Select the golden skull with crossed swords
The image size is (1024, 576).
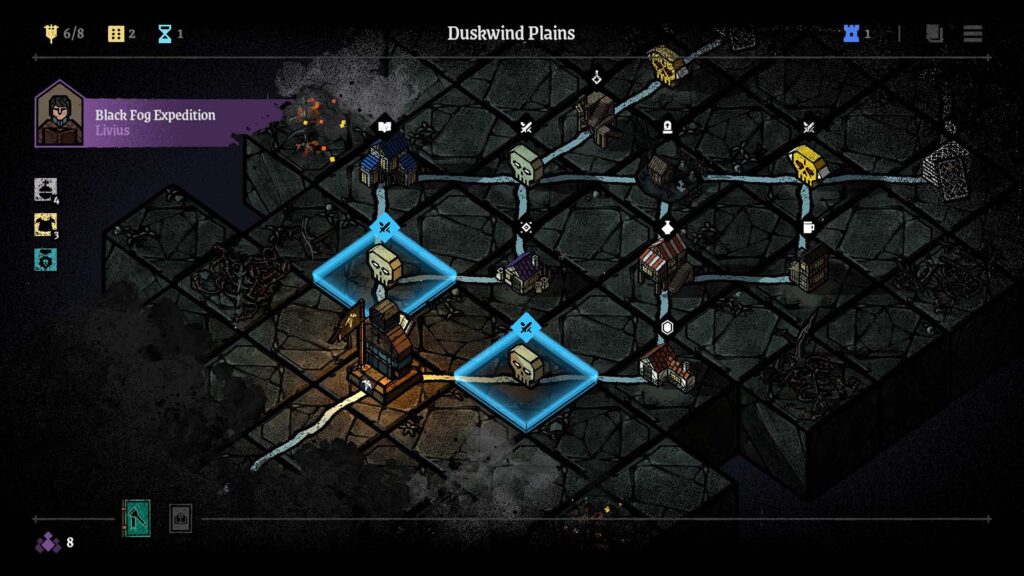[806, 164]
